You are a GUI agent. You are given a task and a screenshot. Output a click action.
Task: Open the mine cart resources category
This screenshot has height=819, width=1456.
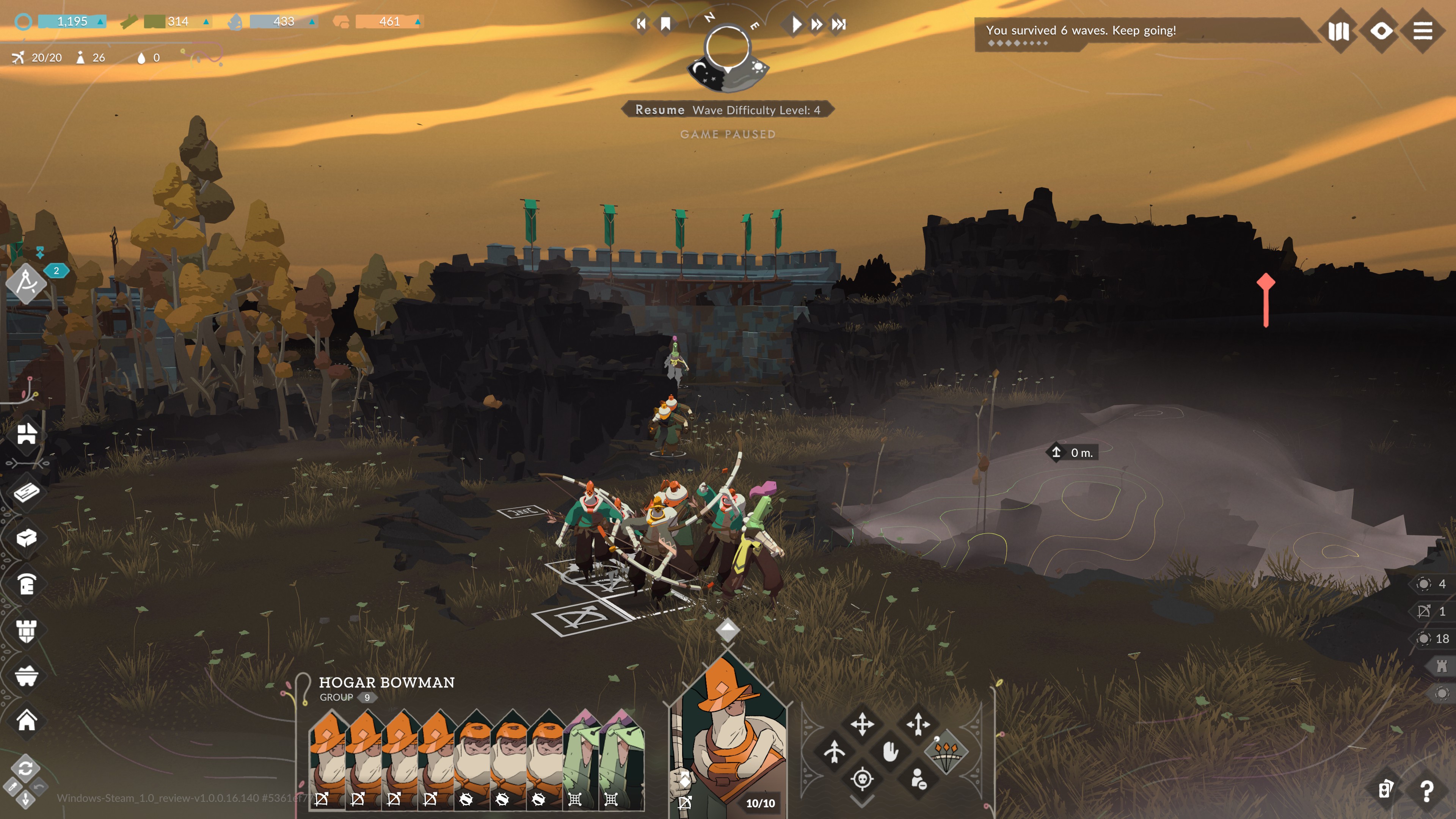click(27, 675)
